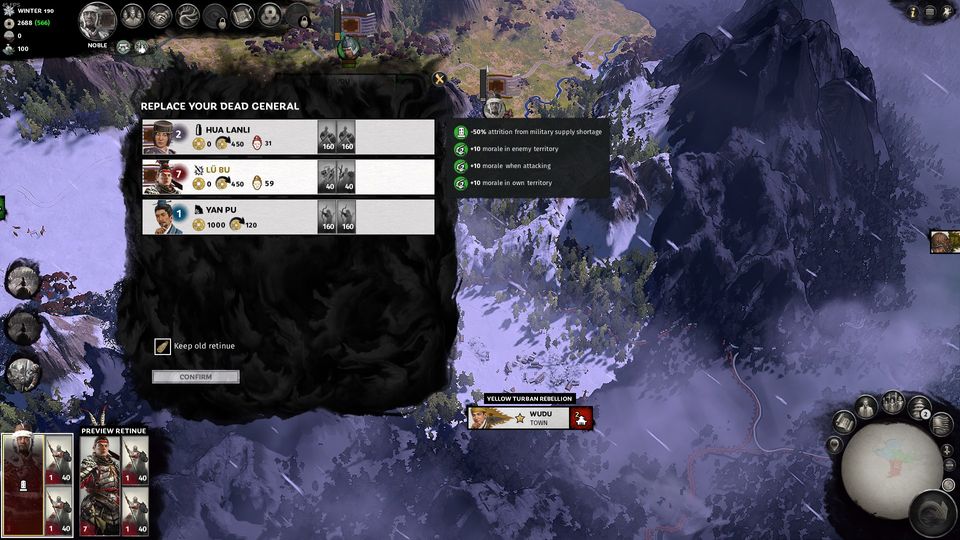Select Hua Lanli as replacement general
The width and height of the screenshot is (960, 540).
[288, 137]
